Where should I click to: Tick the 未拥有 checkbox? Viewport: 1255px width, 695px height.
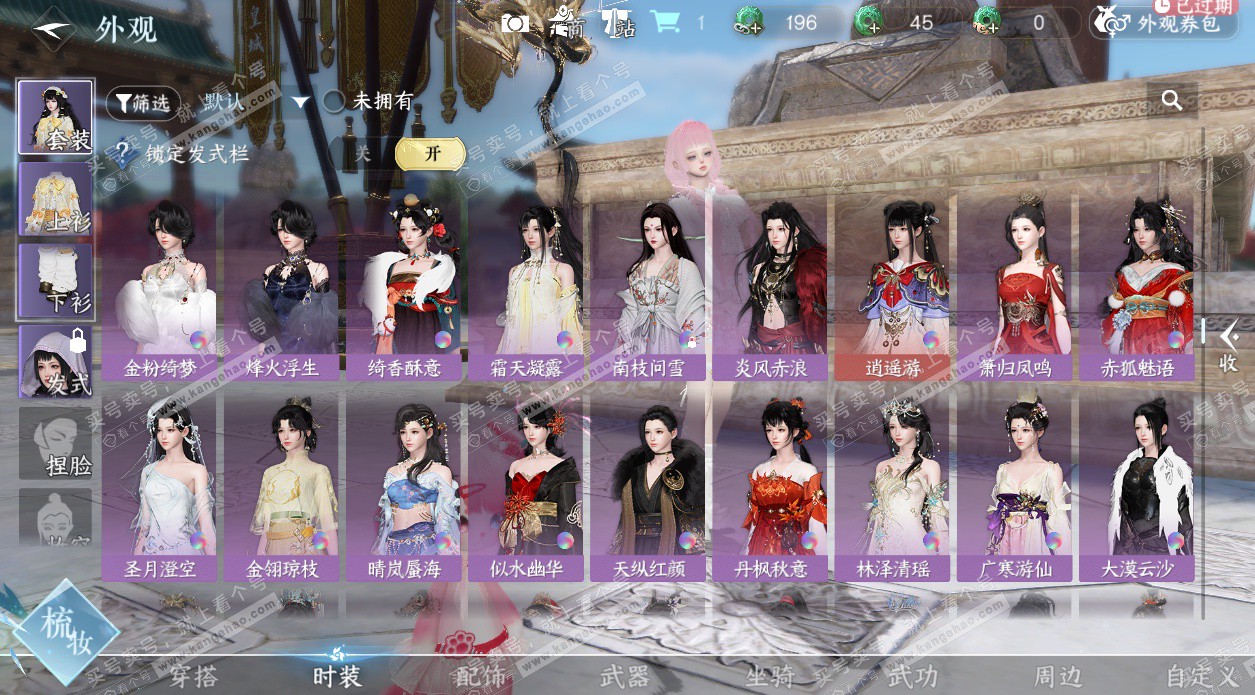point(334,101)
